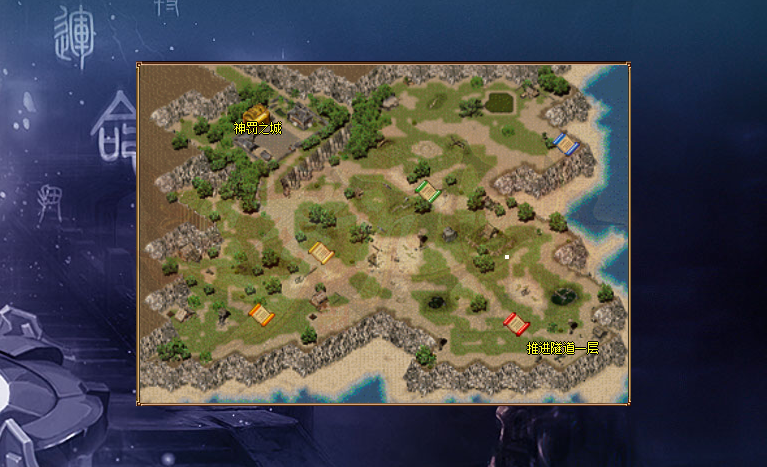
Task: Travel to the red scroll marker
Action: [x=516, y=324]
